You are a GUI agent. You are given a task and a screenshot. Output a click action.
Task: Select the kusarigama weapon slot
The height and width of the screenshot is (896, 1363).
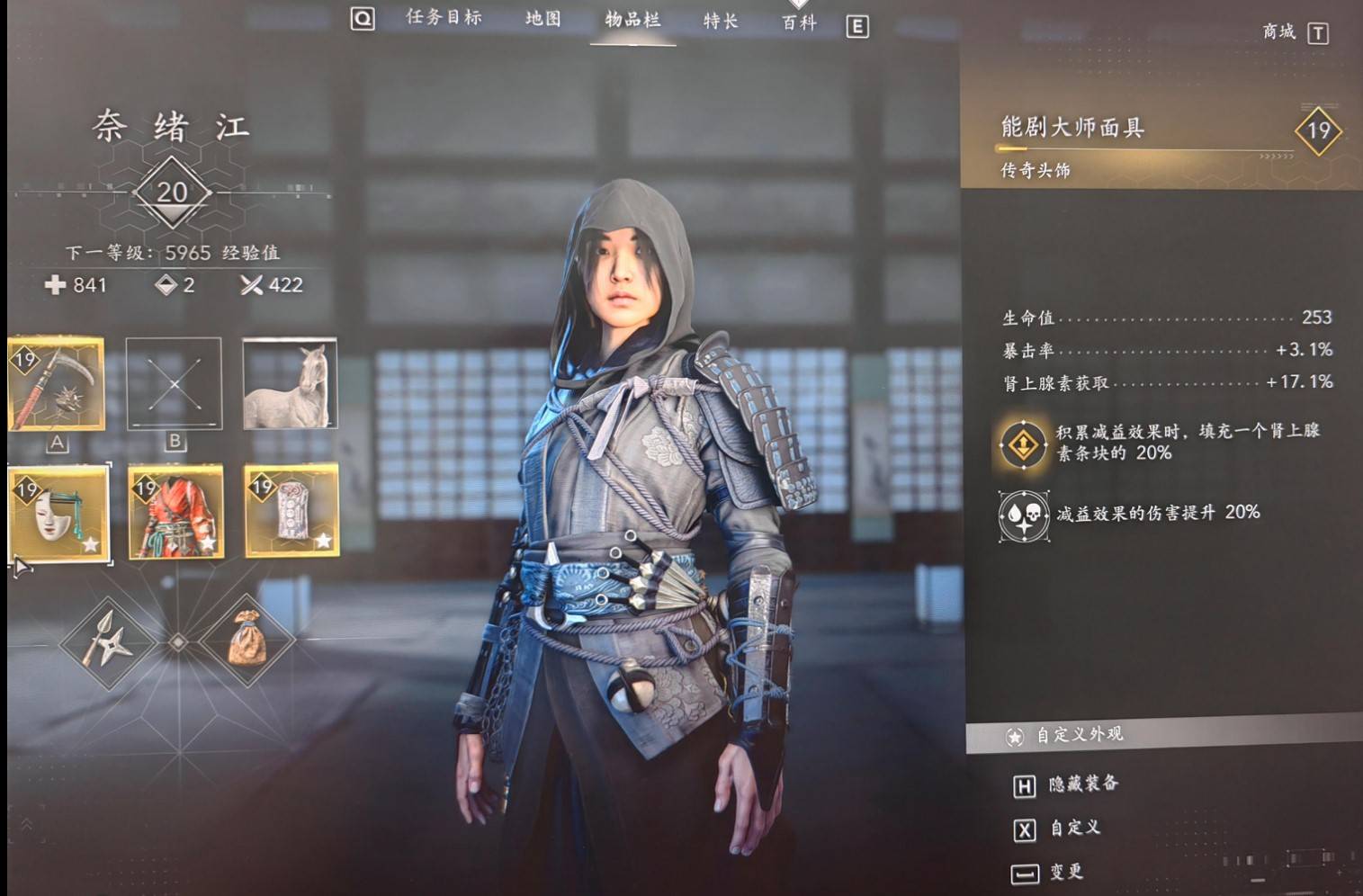(x=57, y=384)
